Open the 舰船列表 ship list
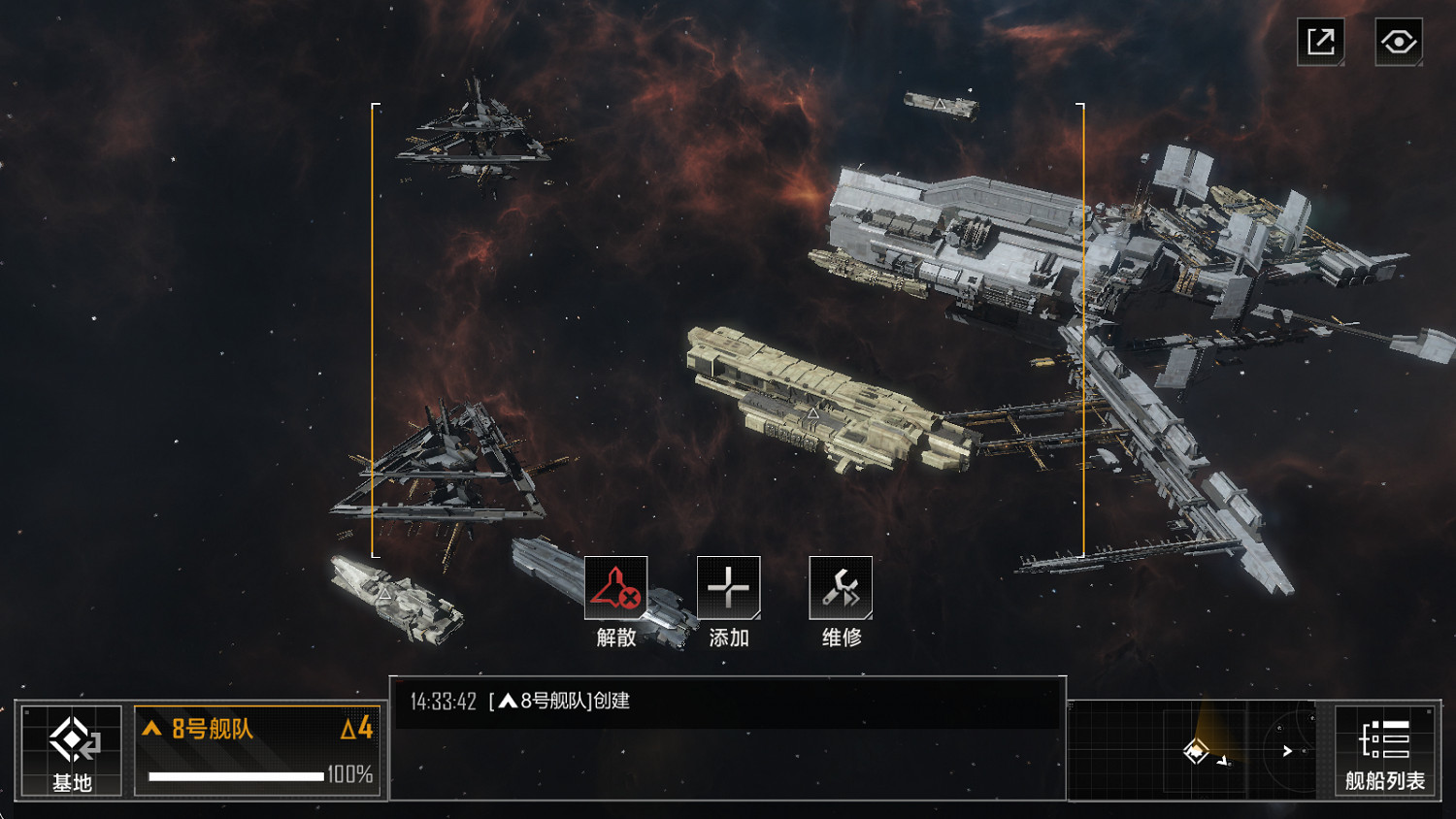Viewport: 1456px width, 819px height. (x=1385, y=750)
